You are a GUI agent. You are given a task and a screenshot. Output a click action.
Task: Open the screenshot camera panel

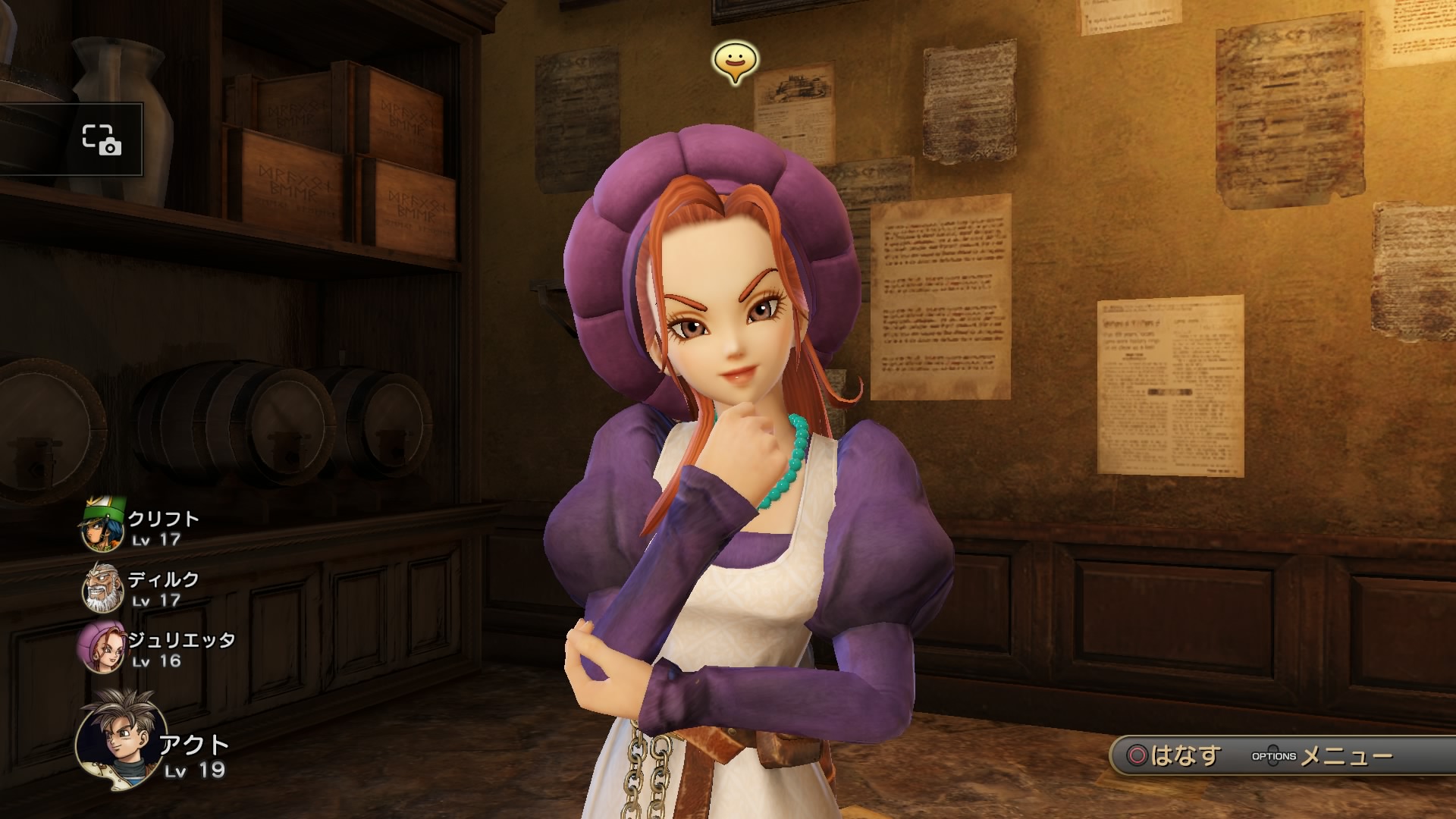[102, 140]
